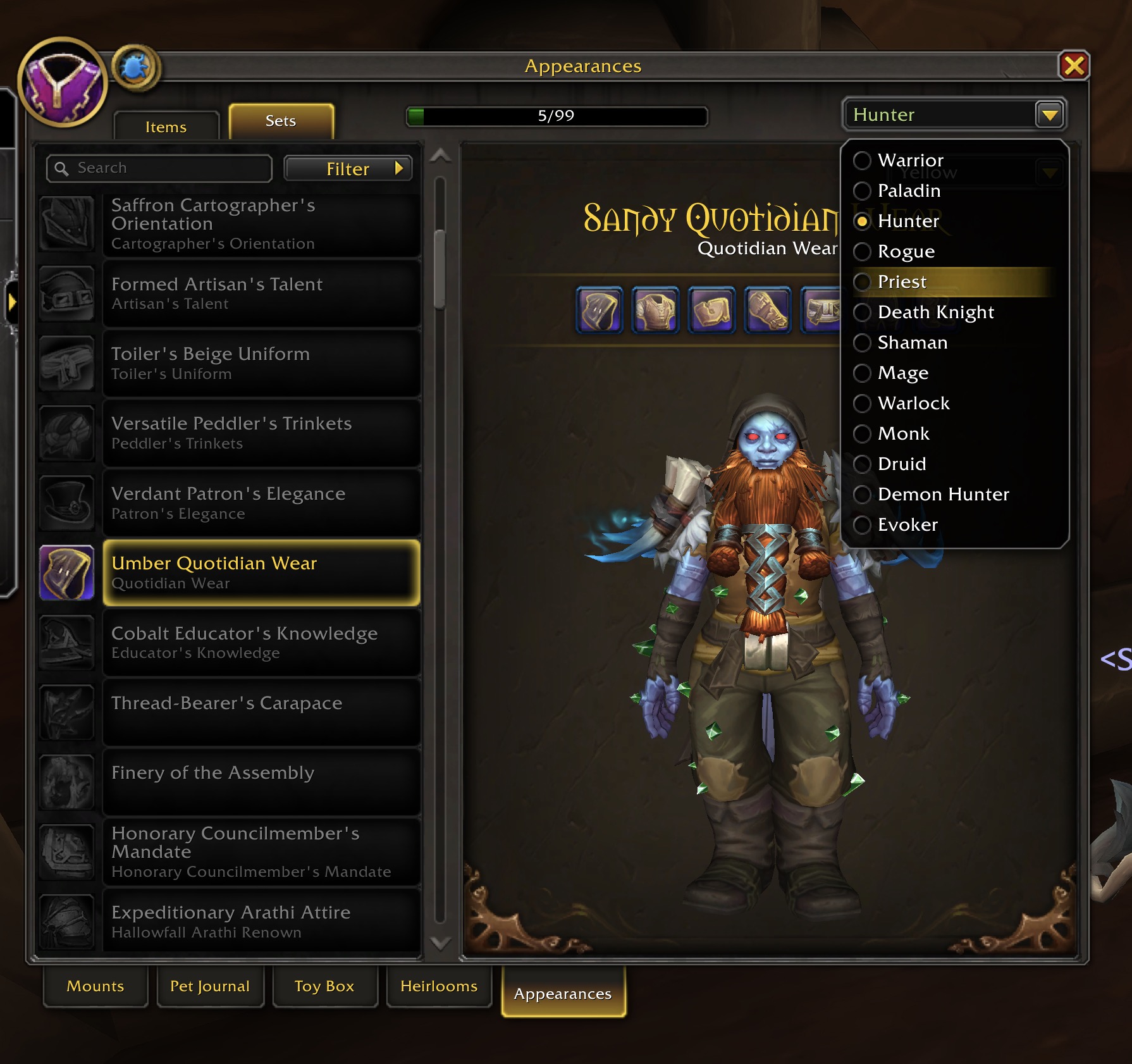The image size is (1132, 1064).
Task: Select Expeditionary Arathi Attire set
Action: tap(261, 921)
